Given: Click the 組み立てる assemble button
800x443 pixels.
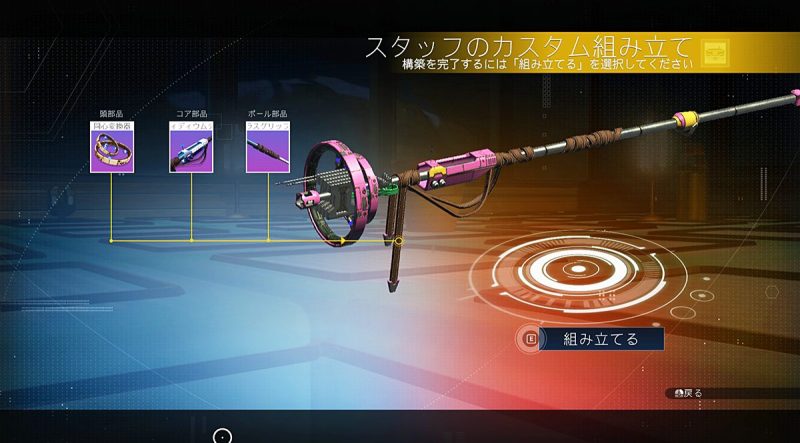Looking at the screenshot, I should [600, 338].
